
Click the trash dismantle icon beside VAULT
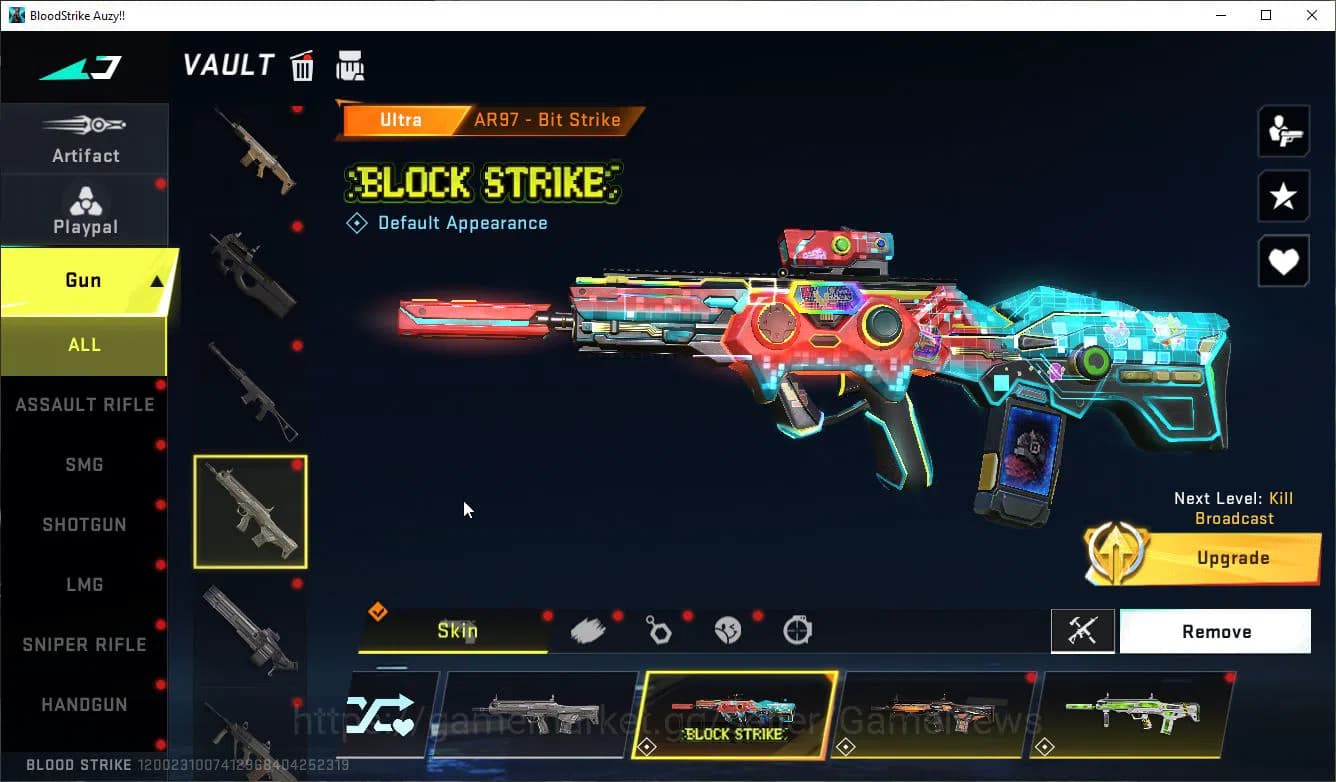302,64
